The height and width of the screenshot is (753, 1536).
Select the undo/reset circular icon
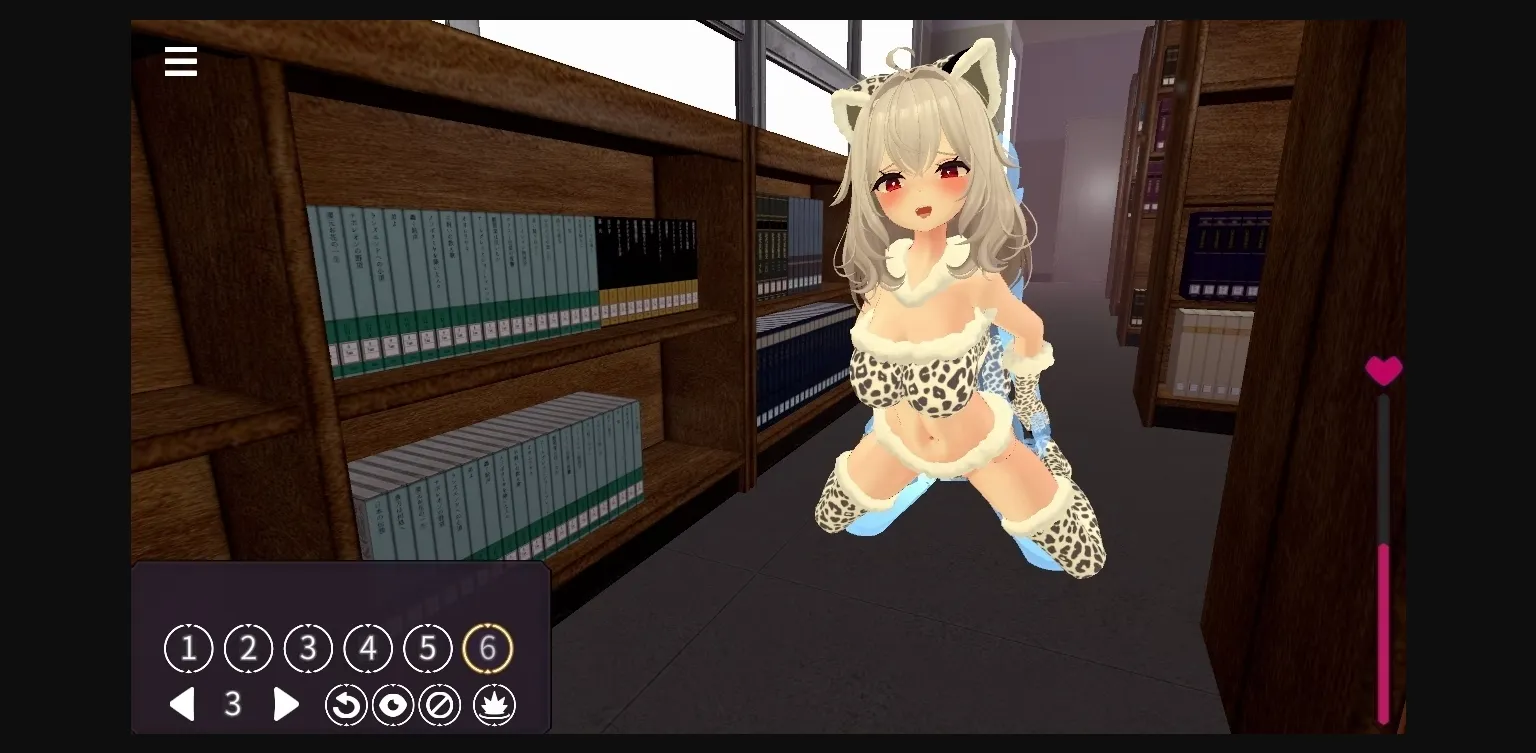(346, 704)
